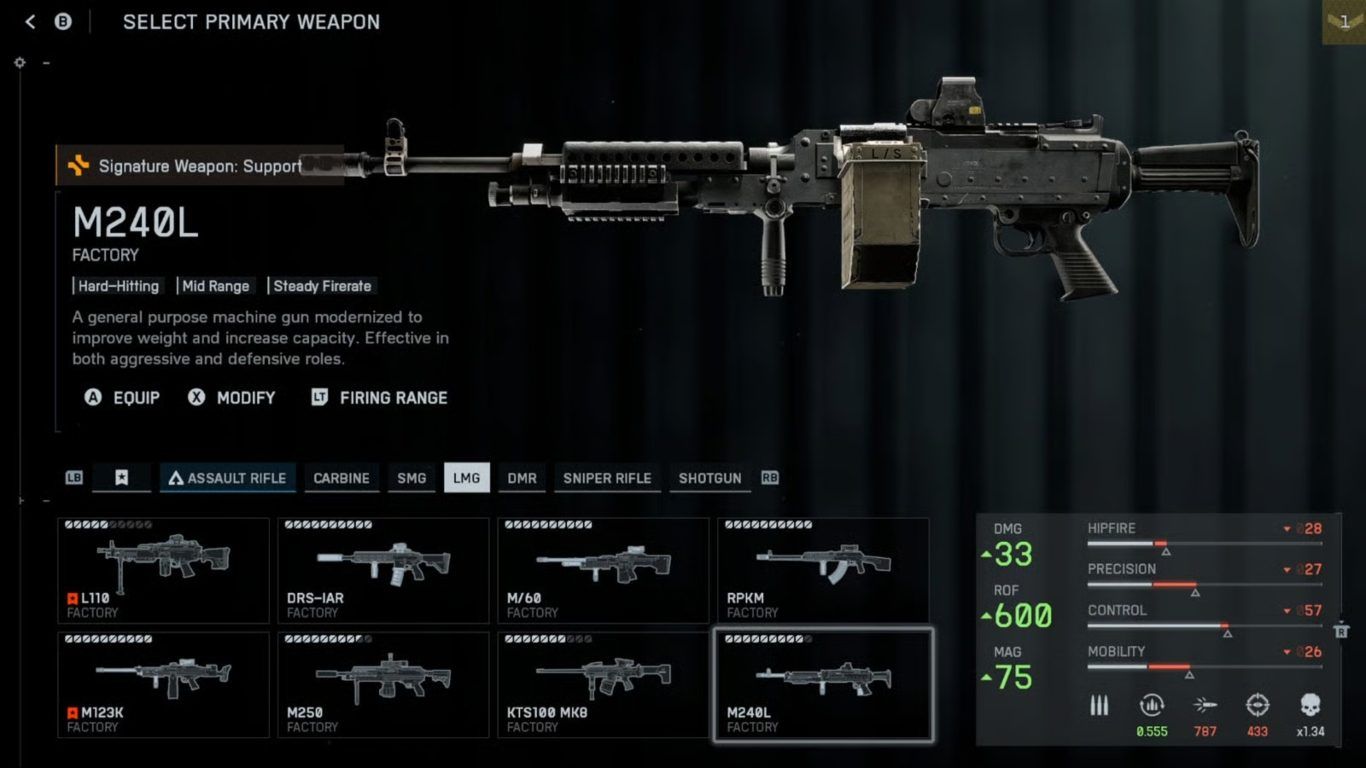The image size is (1366, 768).
Task: Pick the M/60 machine gun tile
Action: coord(603,570)
